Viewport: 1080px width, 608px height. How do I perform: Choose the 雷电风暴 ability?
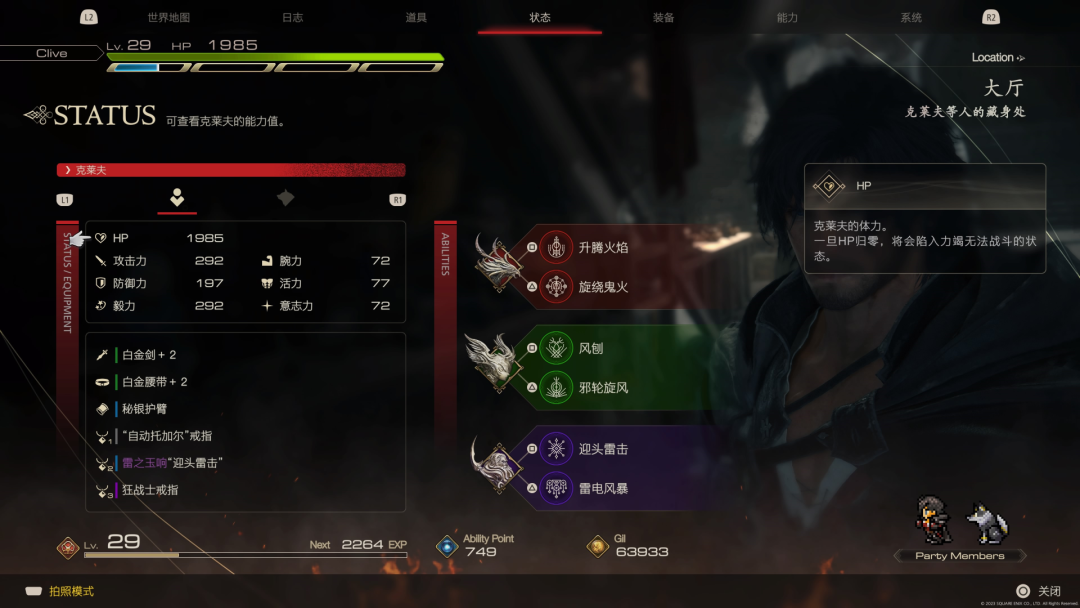tap(603, 489)
